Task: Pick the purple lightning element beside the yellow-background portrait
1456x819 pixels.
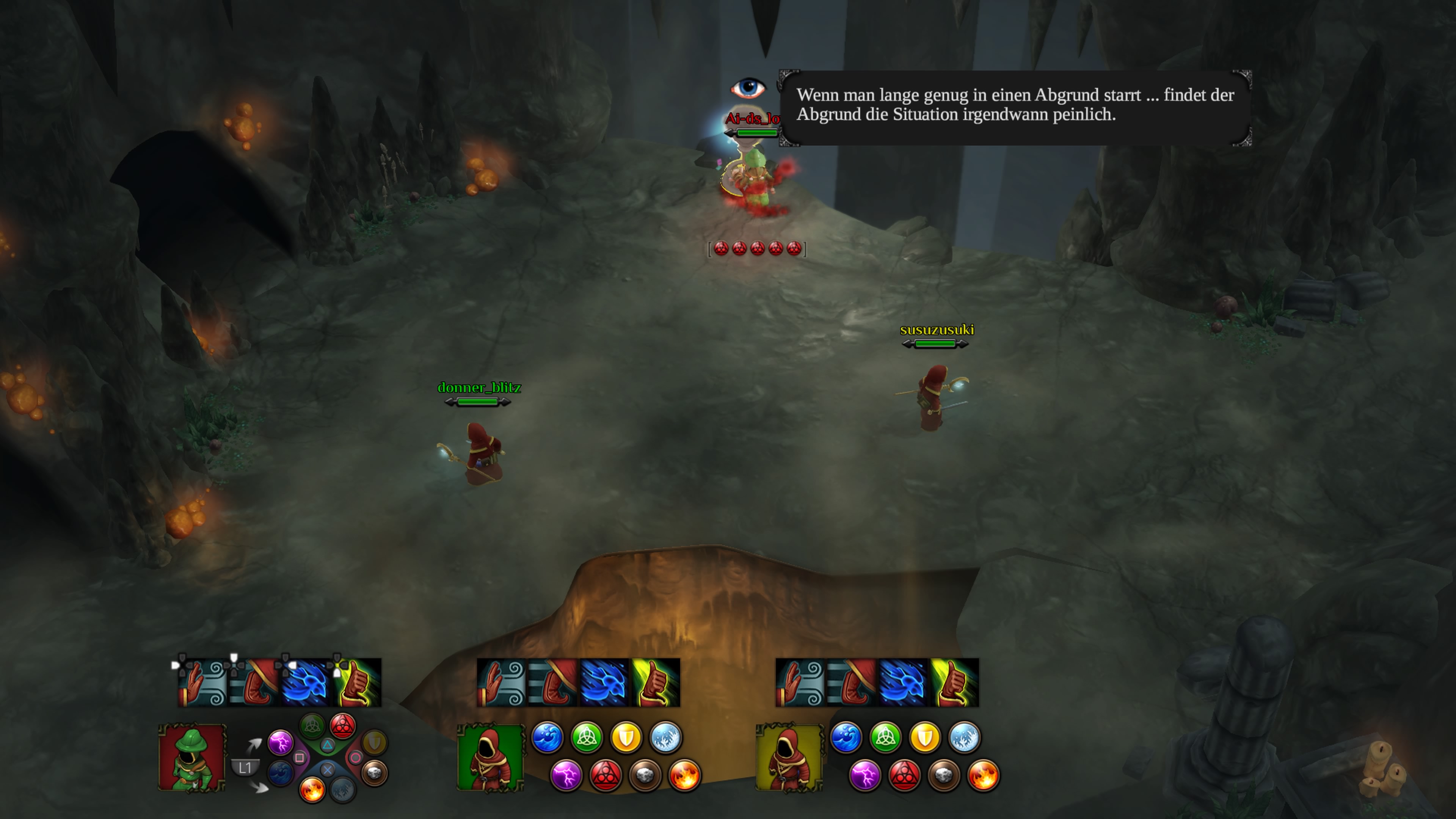Action: [865, 775]
